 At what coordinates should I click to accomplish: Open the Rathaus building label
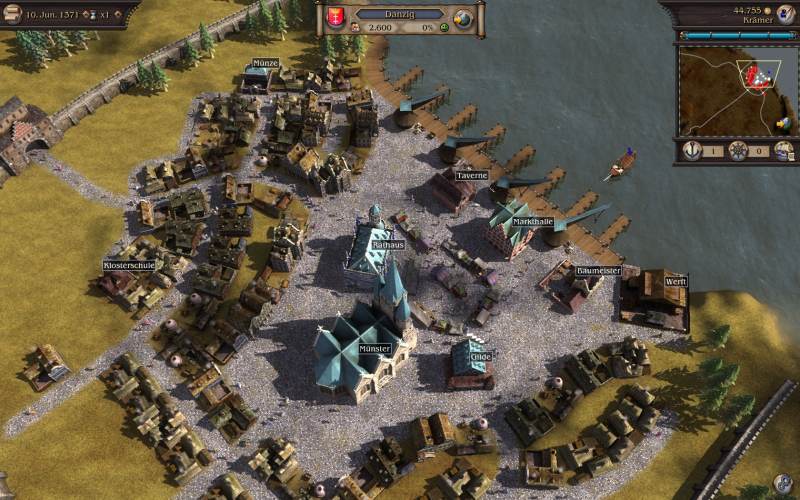(x=386, y=244)
